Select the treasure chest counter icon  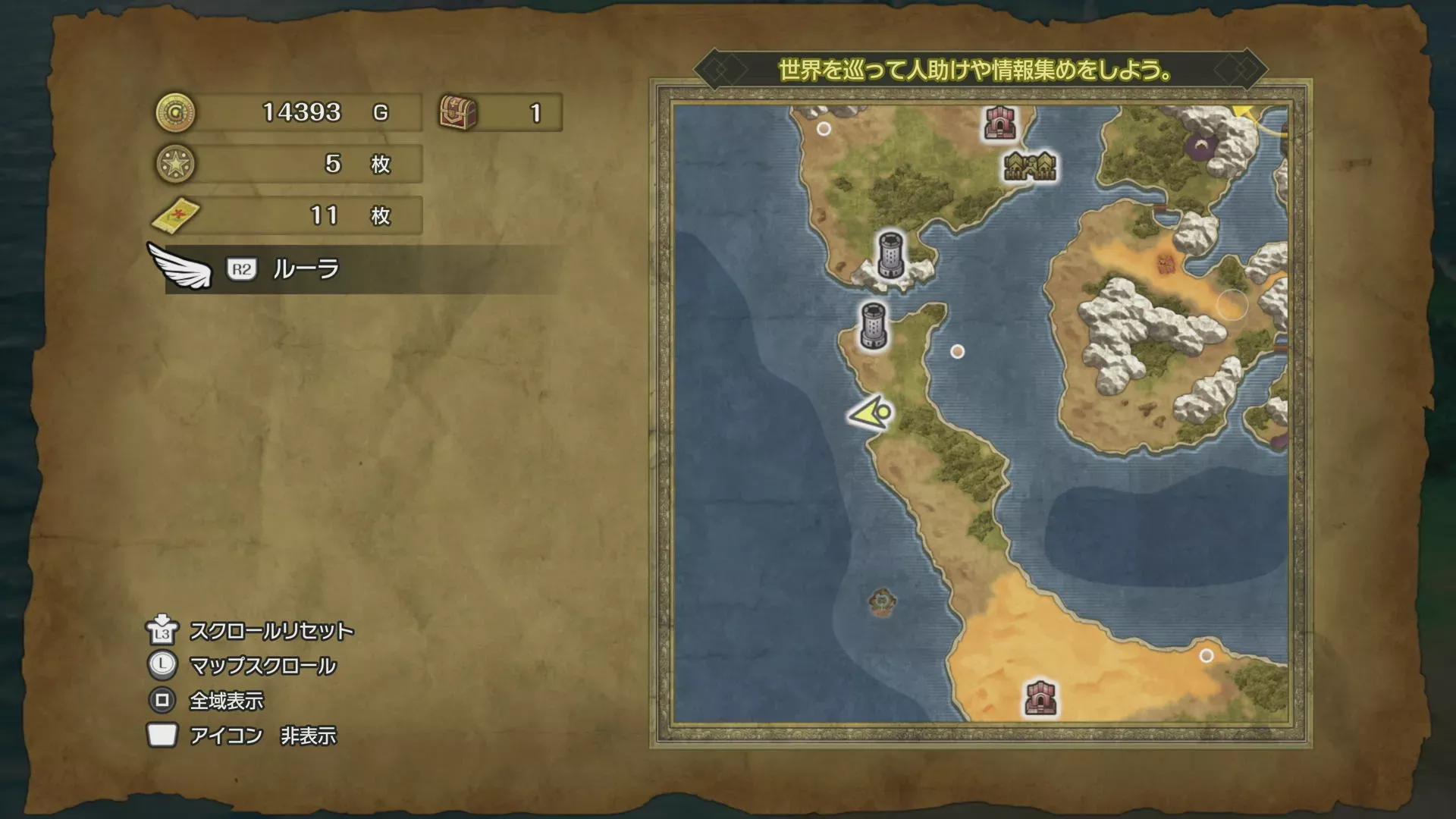tap(457, 111)
